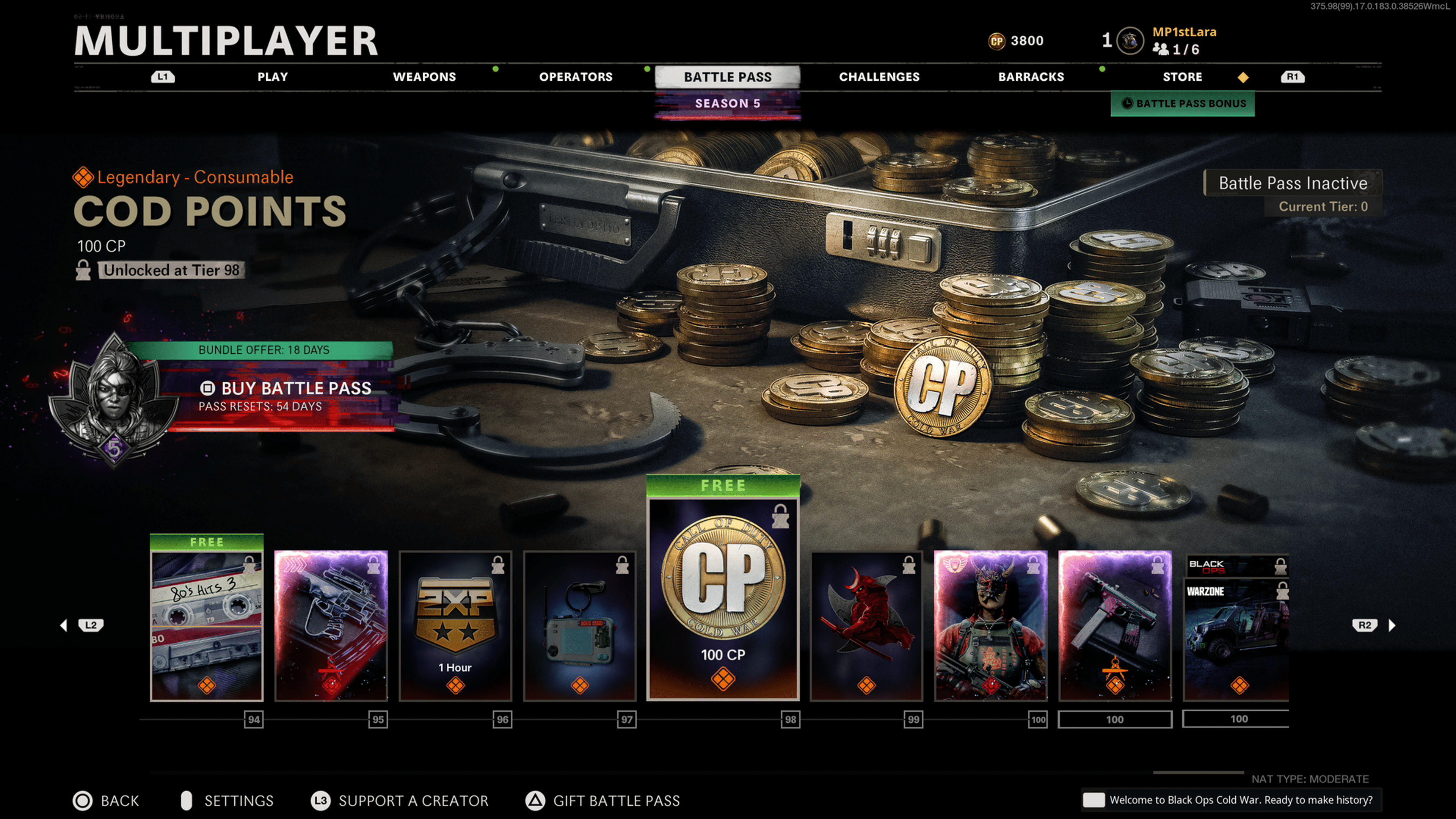Image resolution: width=1456 pixels, height=819 pixels.
Task: Open the Weapons tab
Action: (x=424, y=77)
